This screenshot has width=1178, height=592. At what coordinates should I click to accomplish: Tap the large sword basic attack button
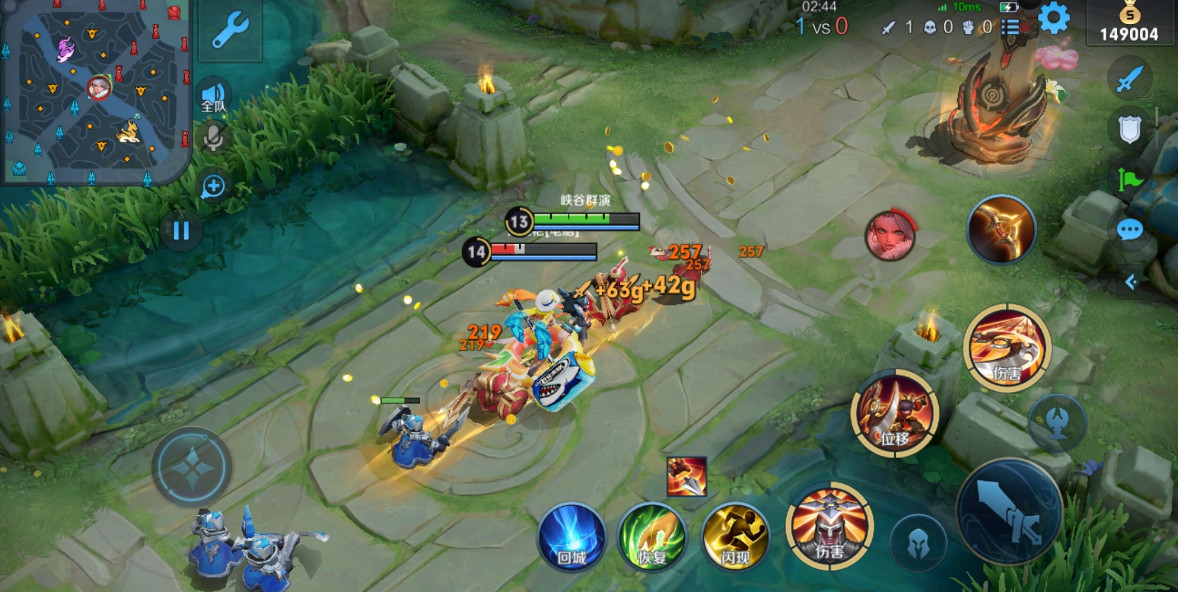click(1009, 511)
